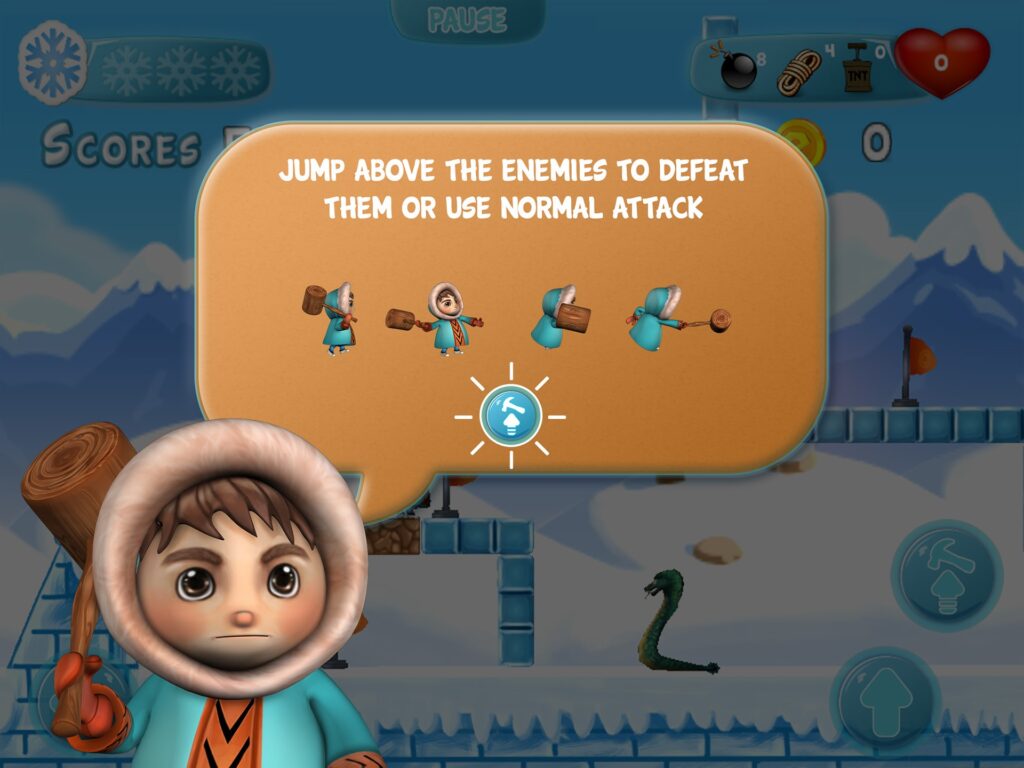Hit the up-arrow jump button
1024x768 pixels.
click(x=885, y=700)
